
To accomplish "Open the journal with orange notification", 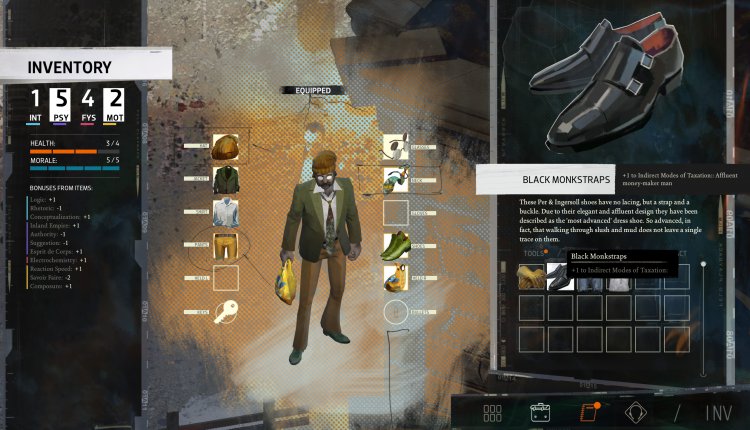I will pyautogui.click(x=589, y=412).
